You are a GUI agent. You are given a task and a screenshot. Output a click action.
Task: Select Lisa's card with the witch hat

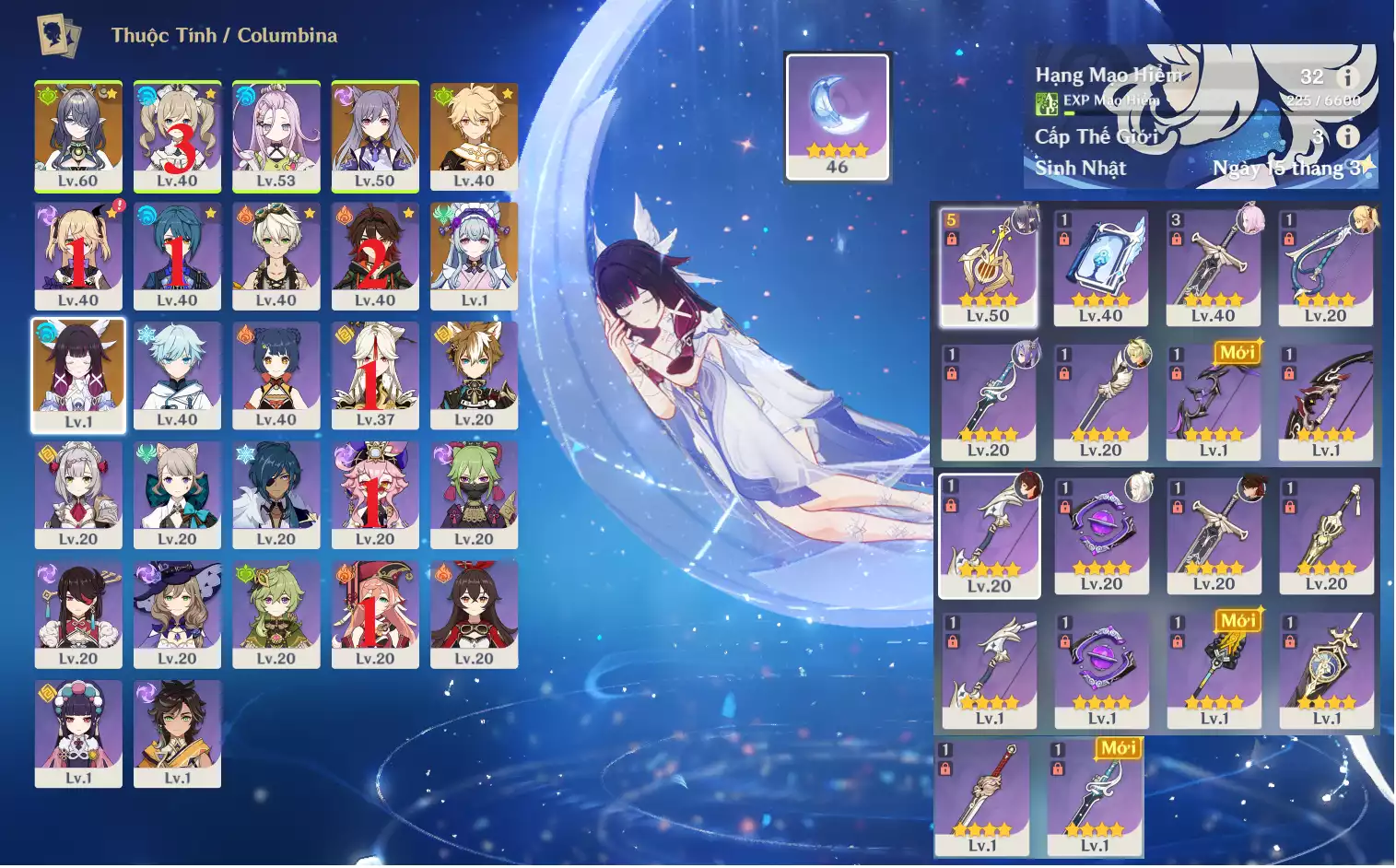(177, 614)
